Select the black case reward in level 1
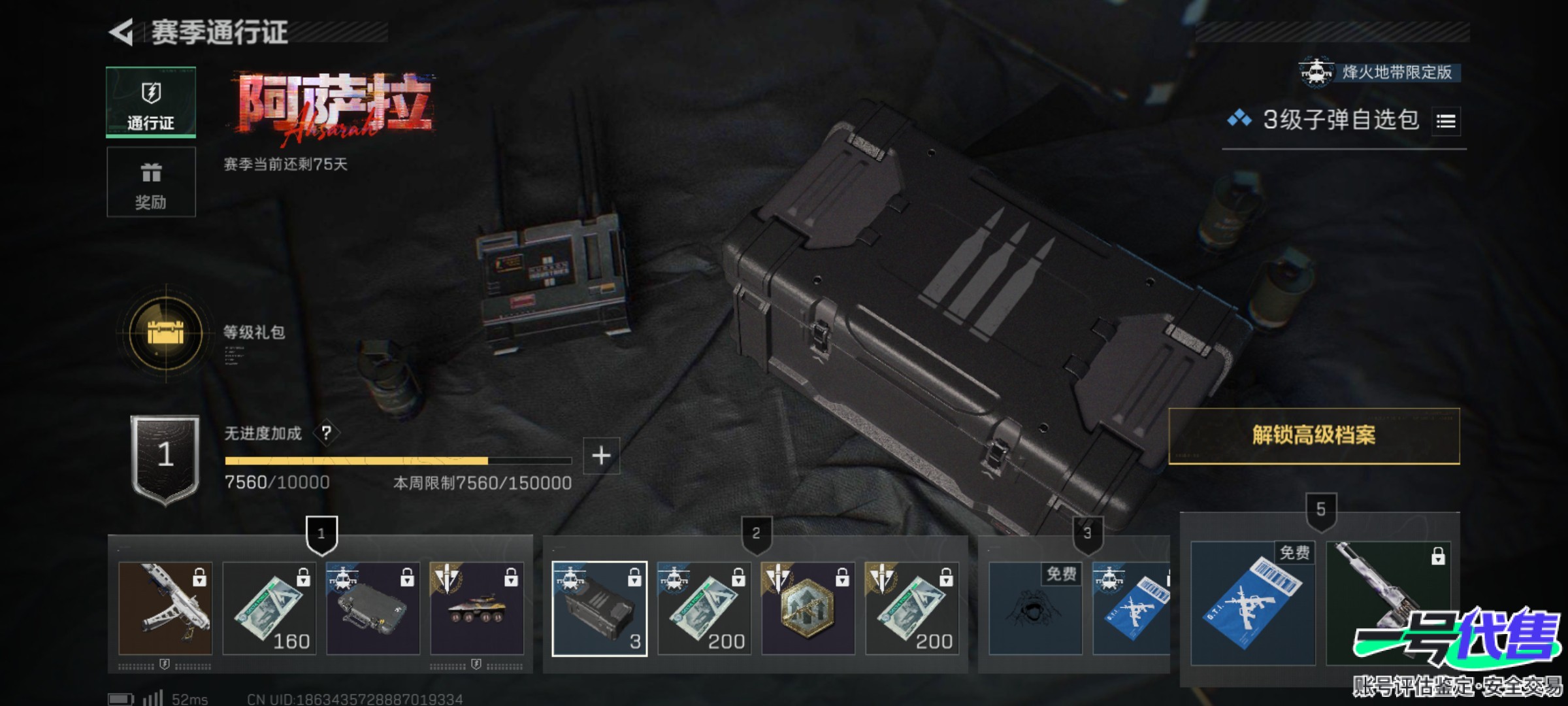The width and height of the screenshot is (1568, 706). click(x=373, y=609)
